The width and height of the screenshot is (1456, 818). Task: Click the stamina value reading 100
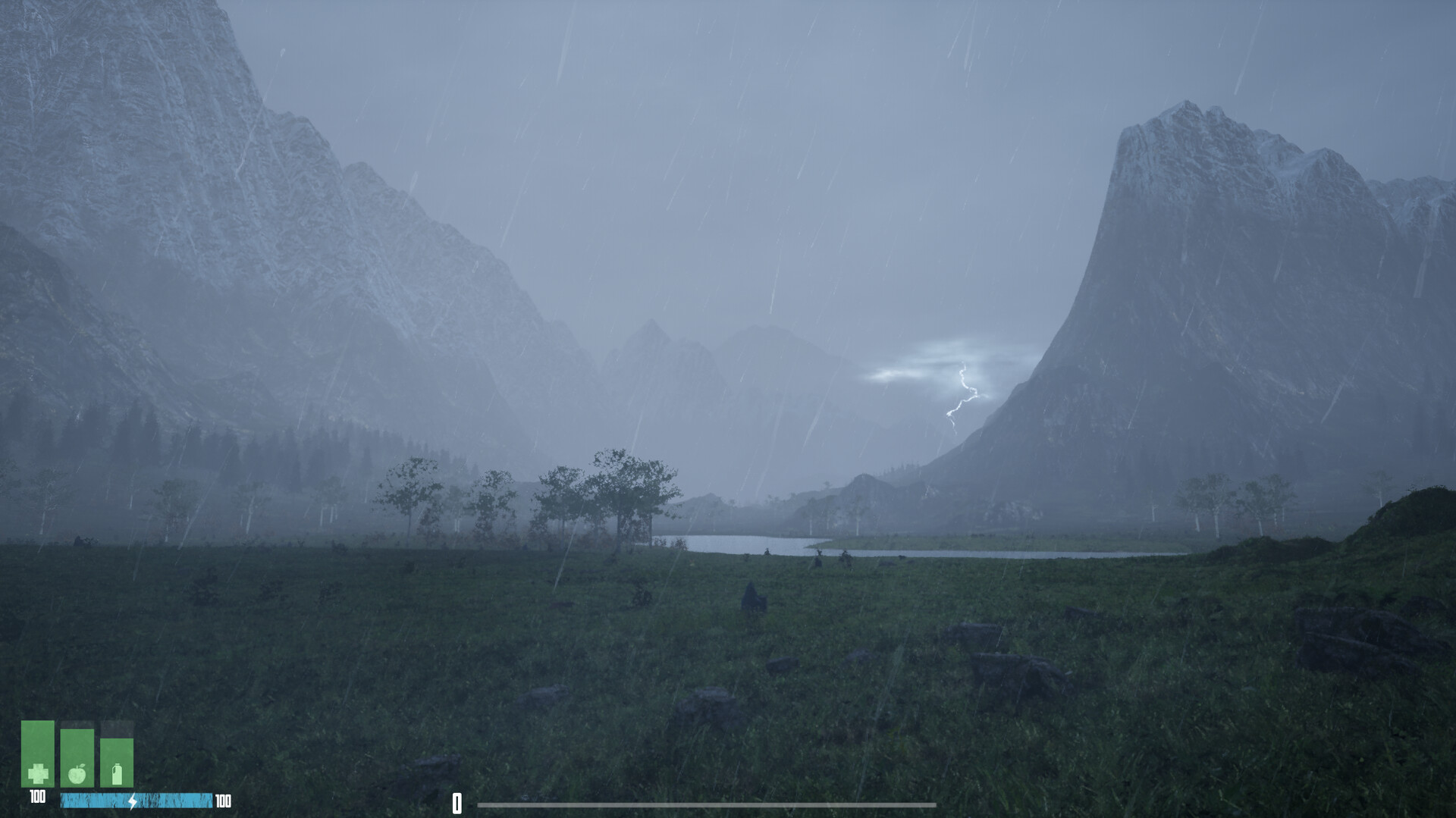tap(224, 801)
